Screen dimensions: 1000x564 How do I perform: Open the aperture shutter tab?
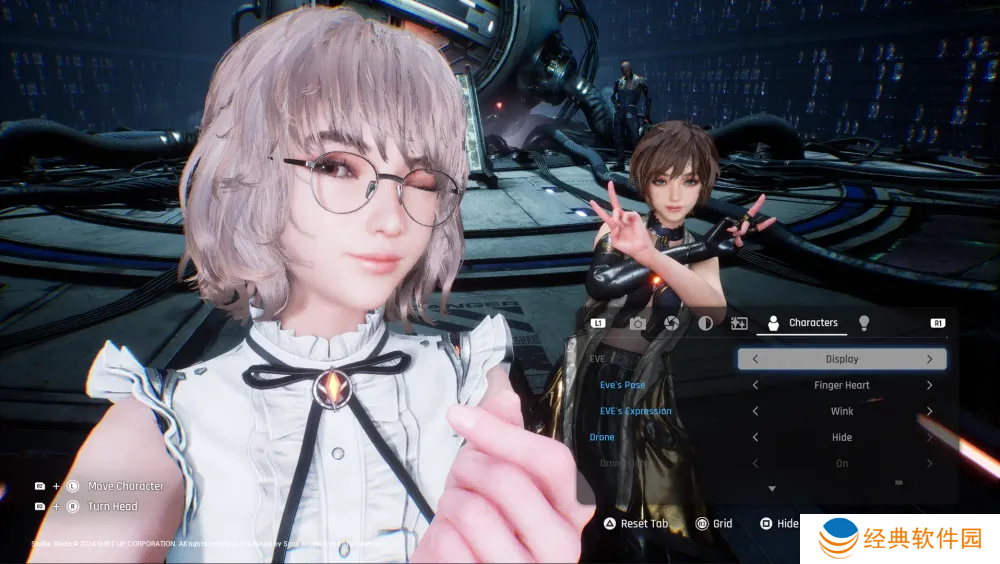(x=672, y=323)
